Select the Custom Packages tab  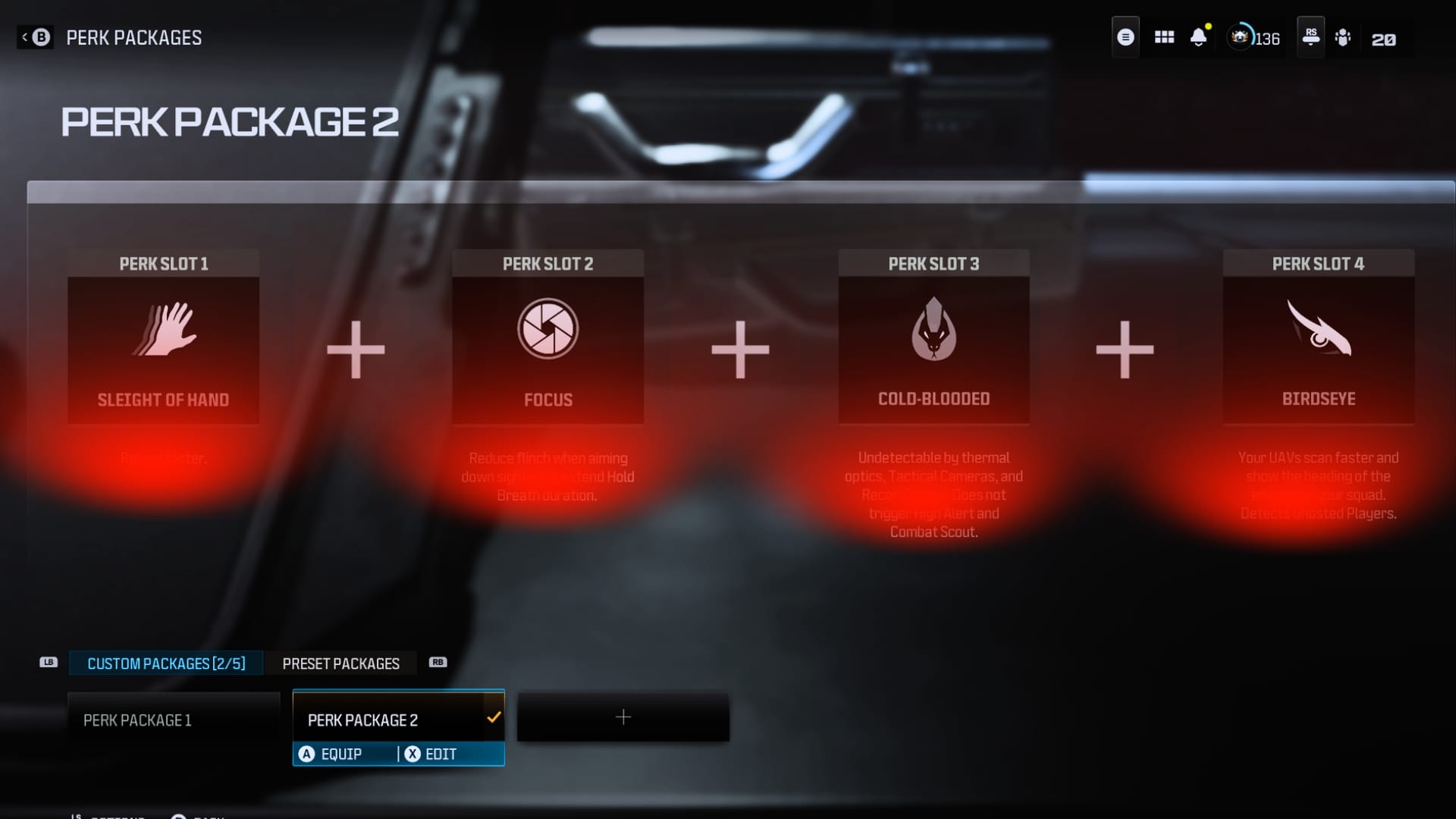166,663
